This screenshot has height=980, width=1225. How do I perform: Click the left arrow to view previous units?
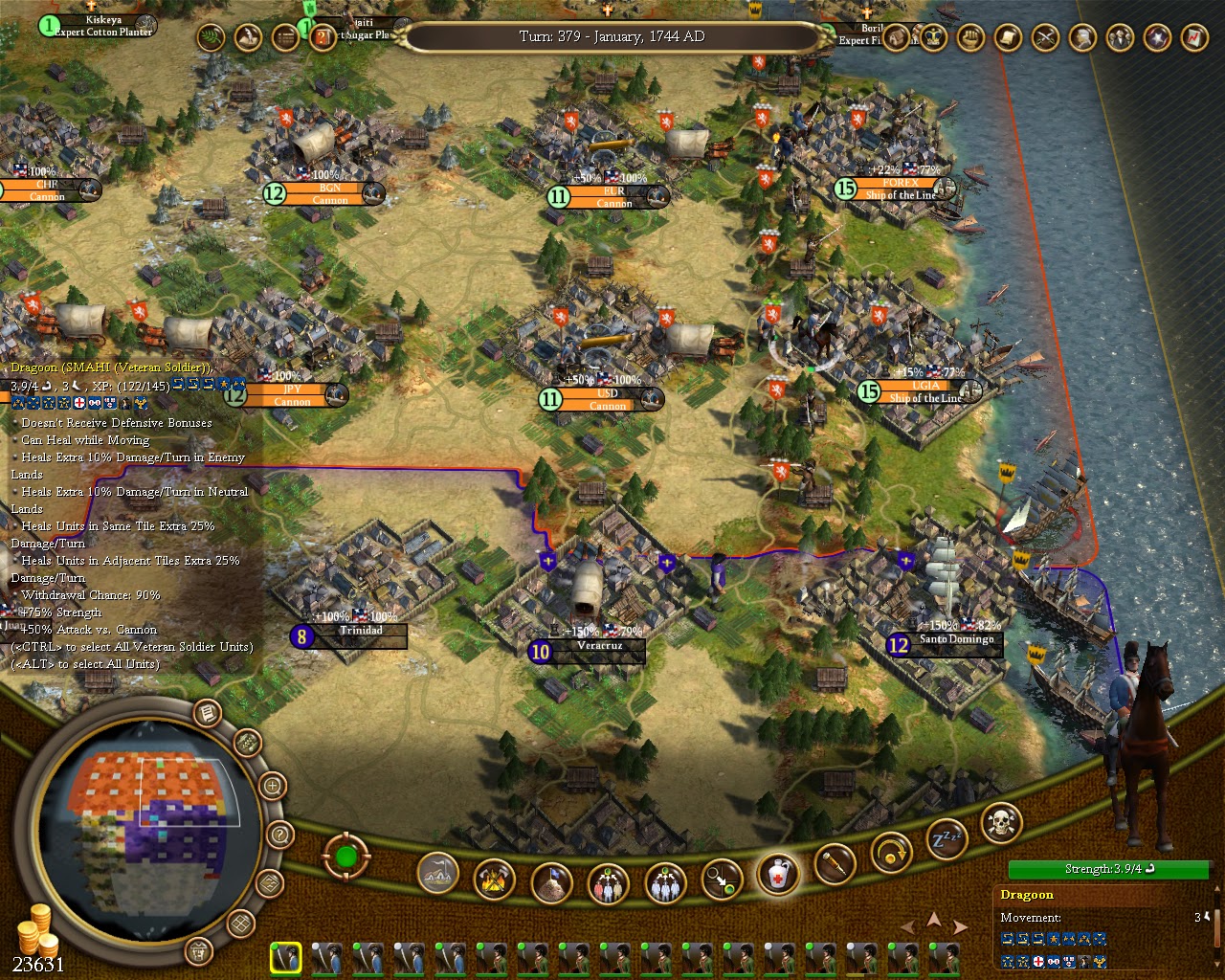click(x=907, y=926)
